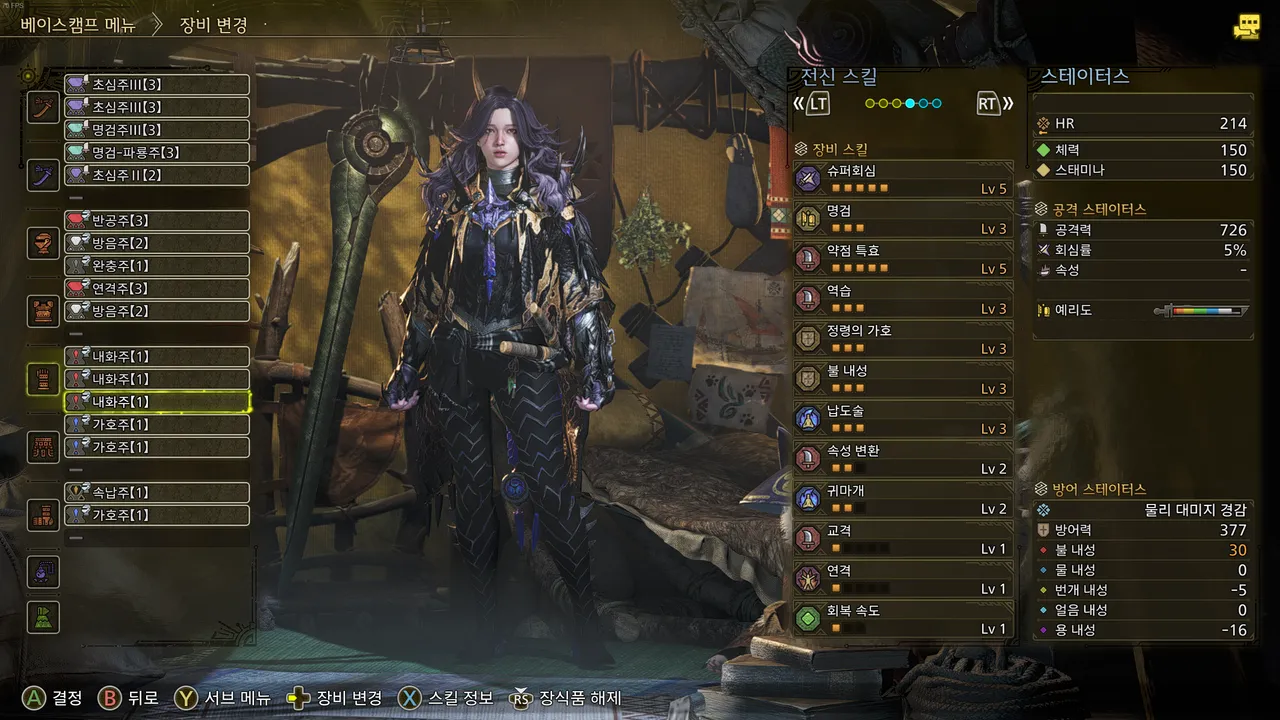Select the 초심주II [2] decoration slot
This screenshot has height=720, width=1280.
(157, 176)
